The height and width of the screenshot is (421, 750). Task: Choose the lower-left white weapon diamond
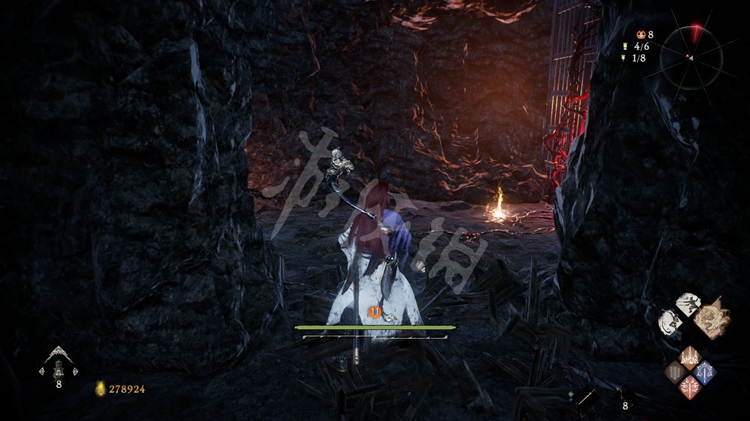point(669,322)
